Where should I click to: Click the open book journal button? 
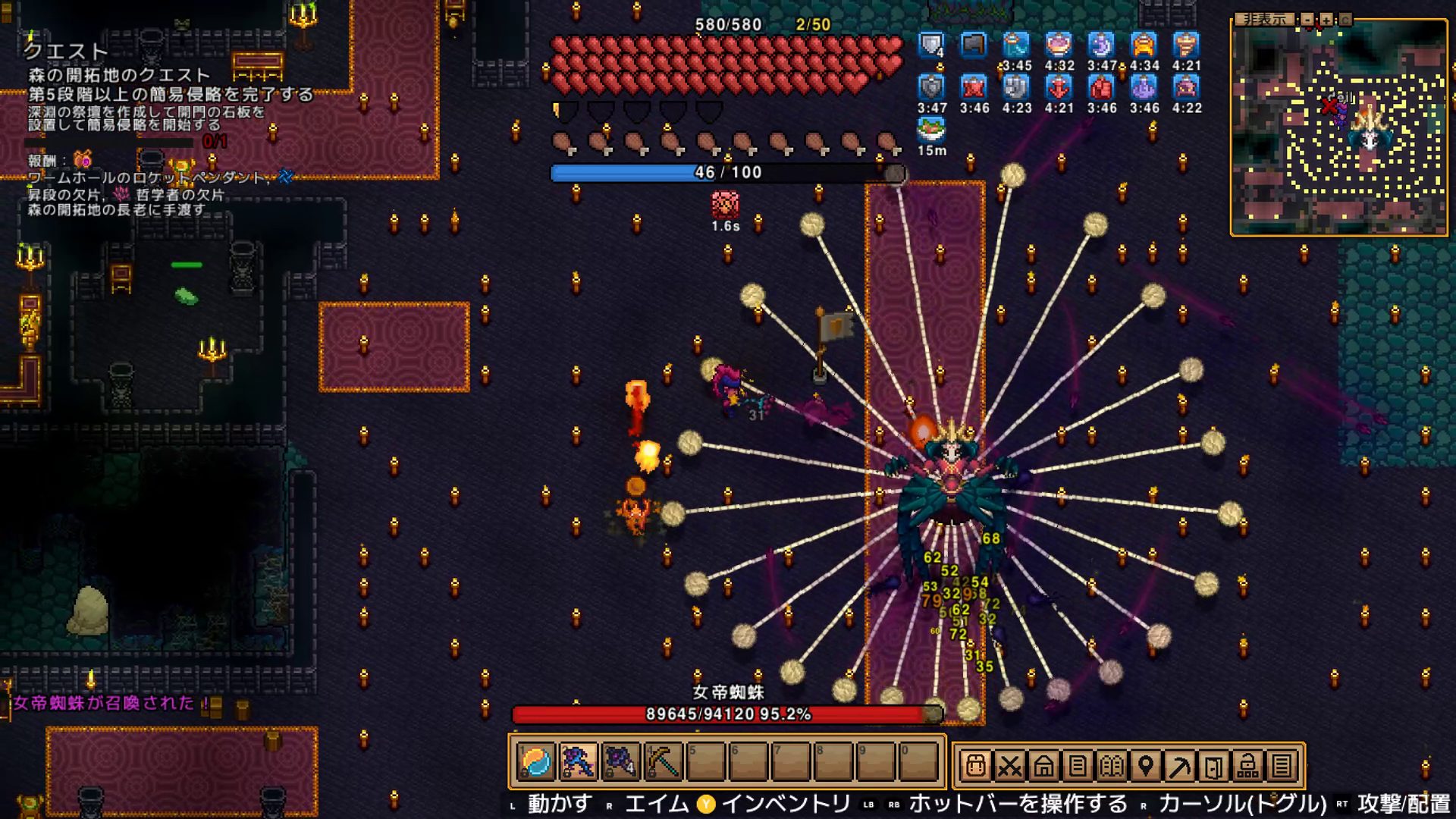click(x=1112, y=766)
